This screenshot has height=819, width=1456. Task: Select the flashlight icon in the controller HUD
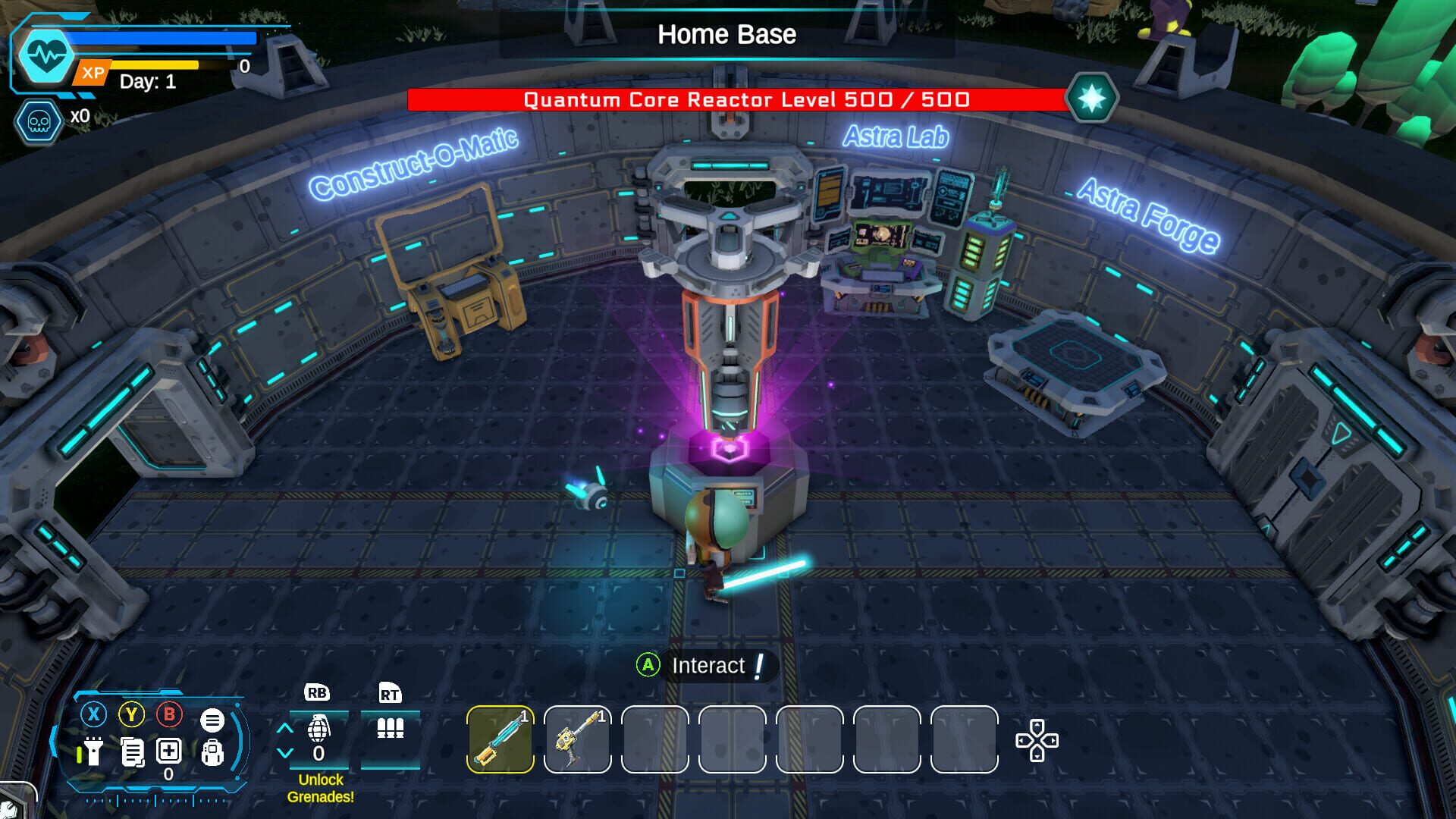pos(93,752)
